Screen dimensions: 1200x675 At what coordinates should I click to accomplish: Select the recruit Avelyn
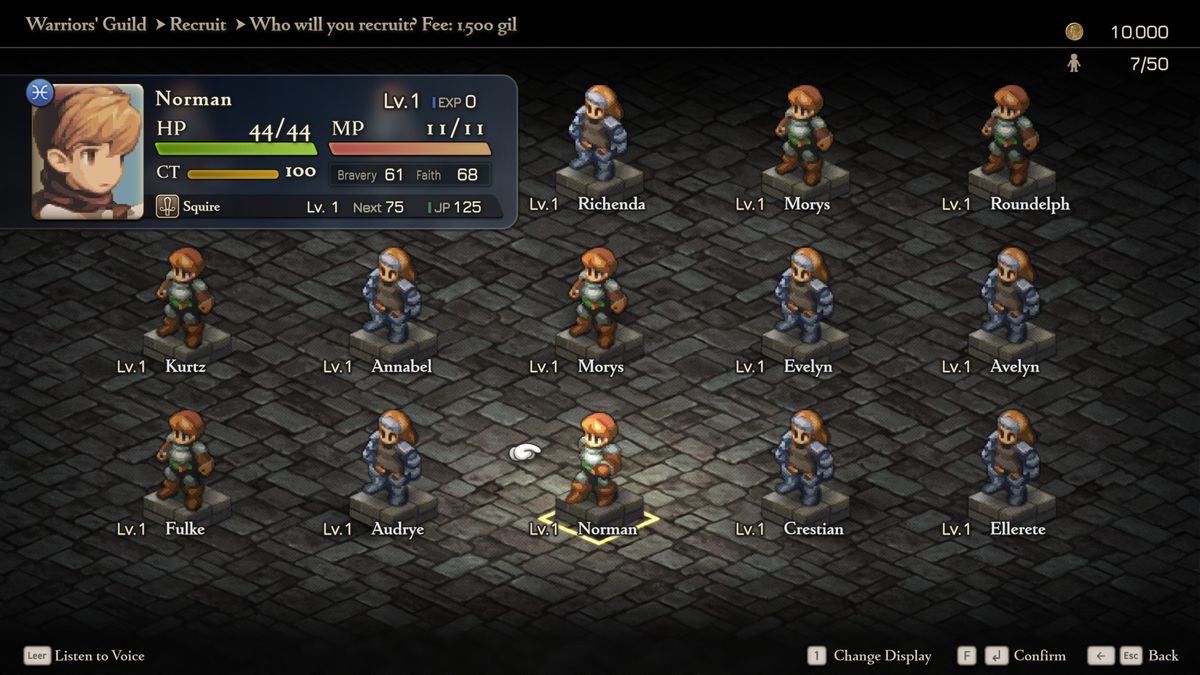[x=1011, y=299]
